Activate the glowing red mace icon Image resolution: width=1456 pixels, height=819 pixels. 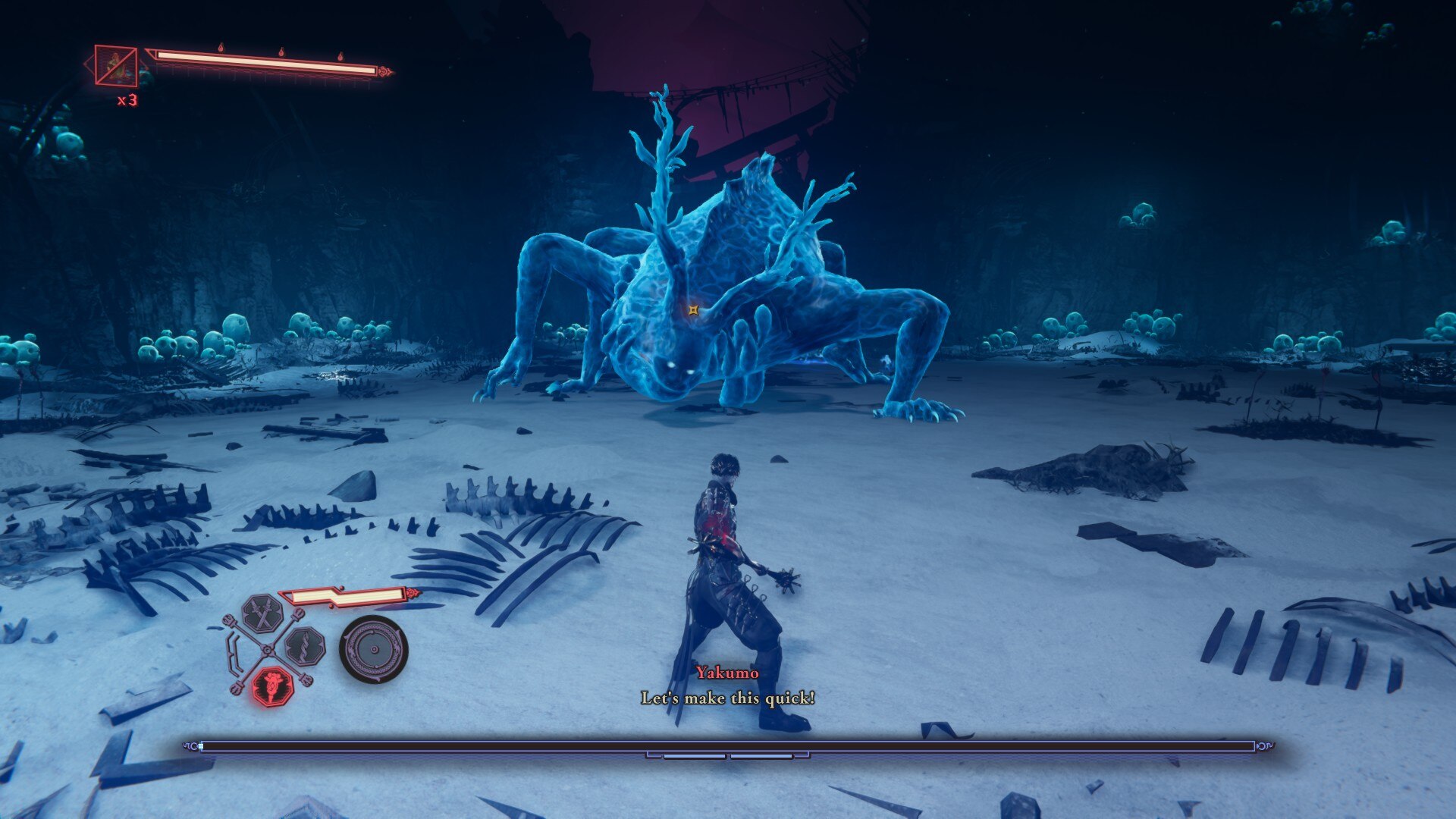click(x=271, y=687)
